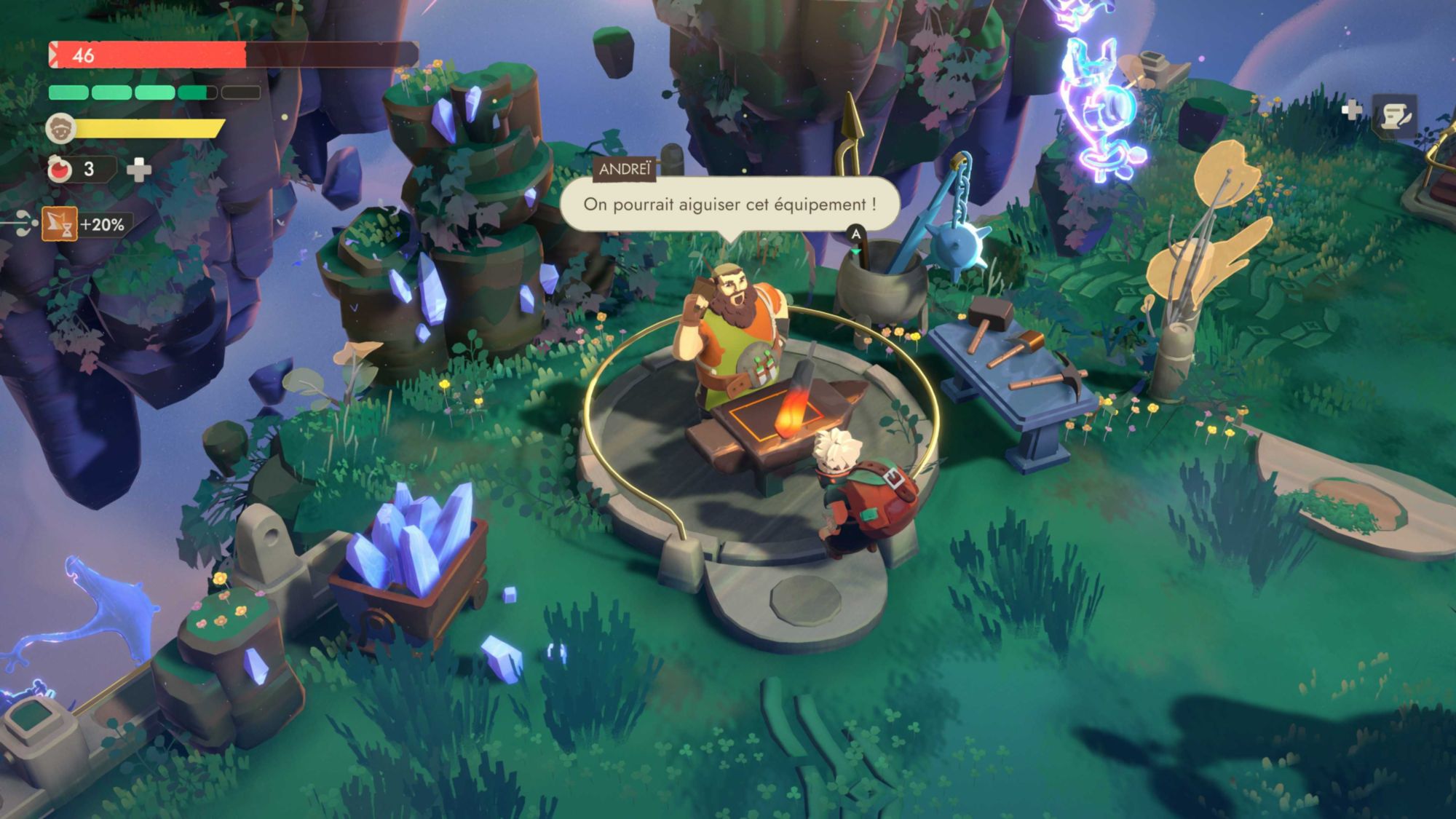
Task: Select the red health potion icon
Action: click(60, 170)
